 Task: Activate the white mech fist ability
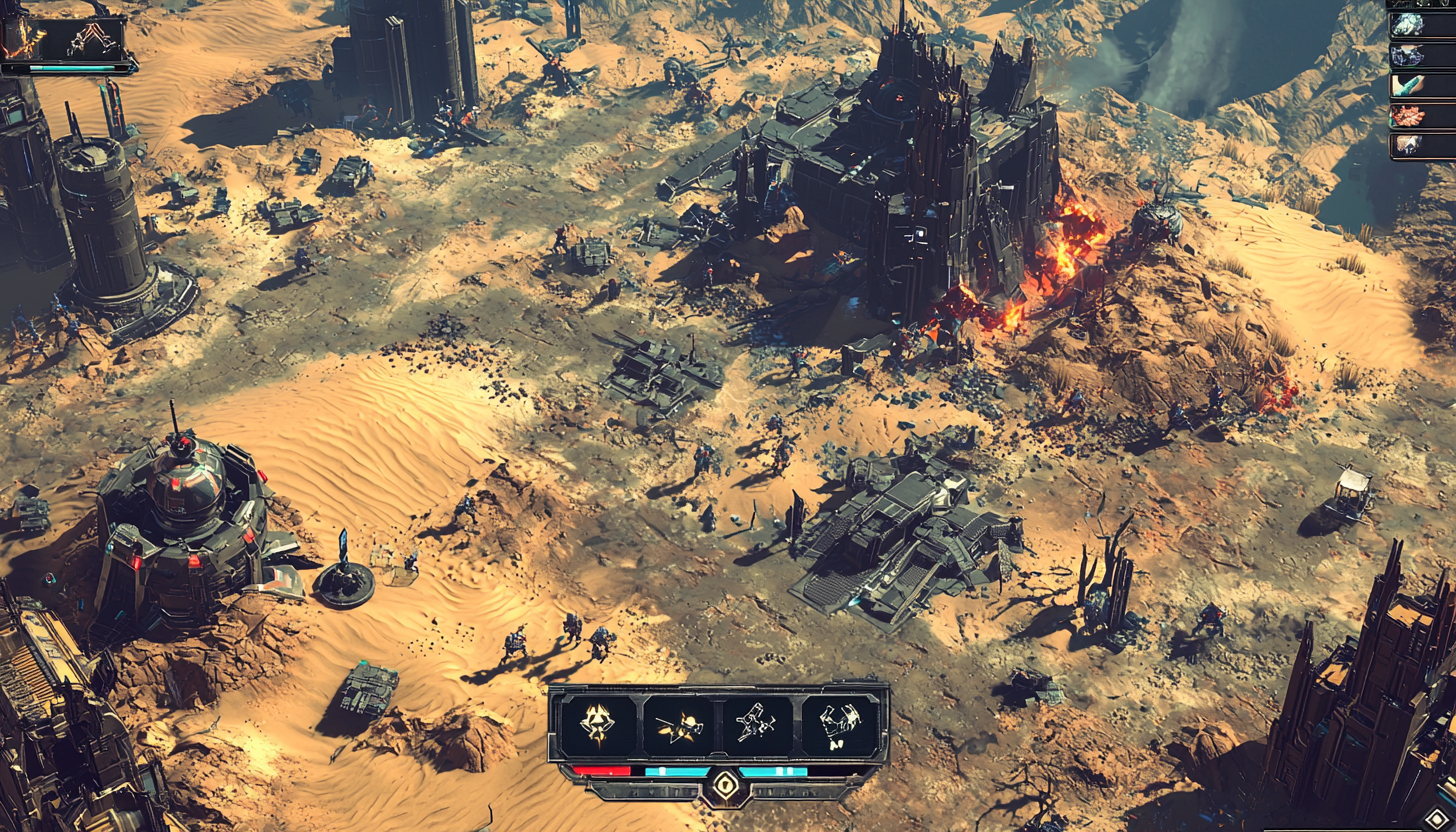tap(839, 724)
